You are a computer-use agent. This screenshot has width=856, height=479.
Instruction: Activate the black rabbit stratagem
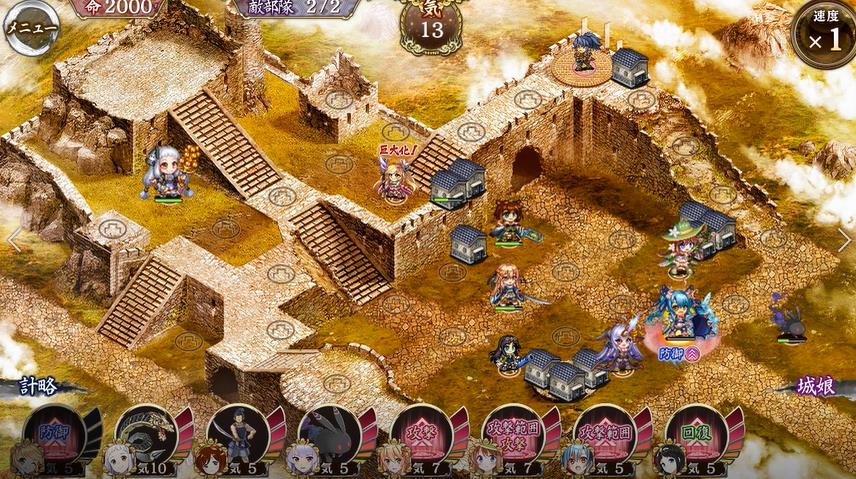330,433
